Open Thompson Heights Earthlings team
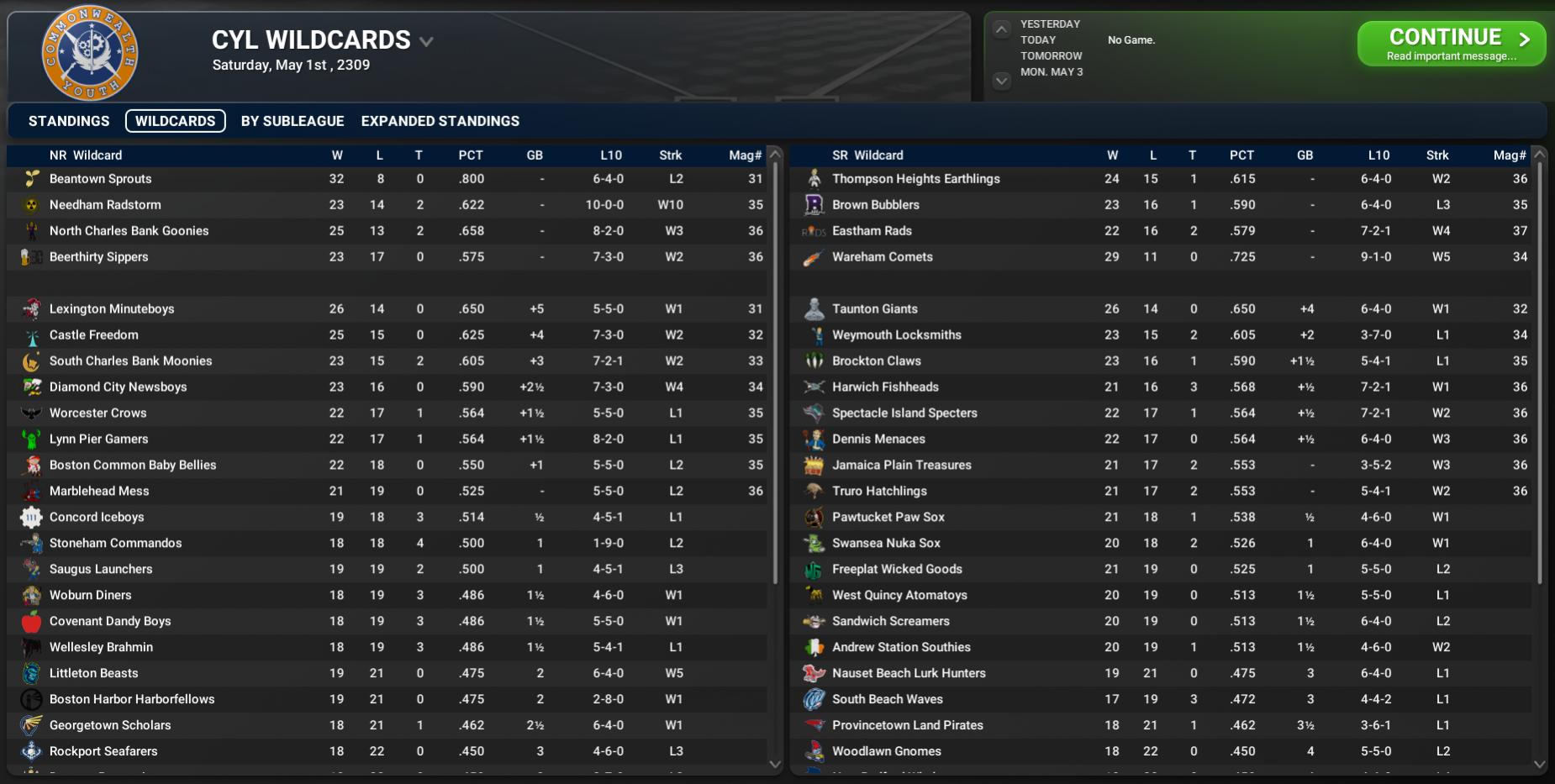Screen dimensions: 1555x784 [916, 179]
